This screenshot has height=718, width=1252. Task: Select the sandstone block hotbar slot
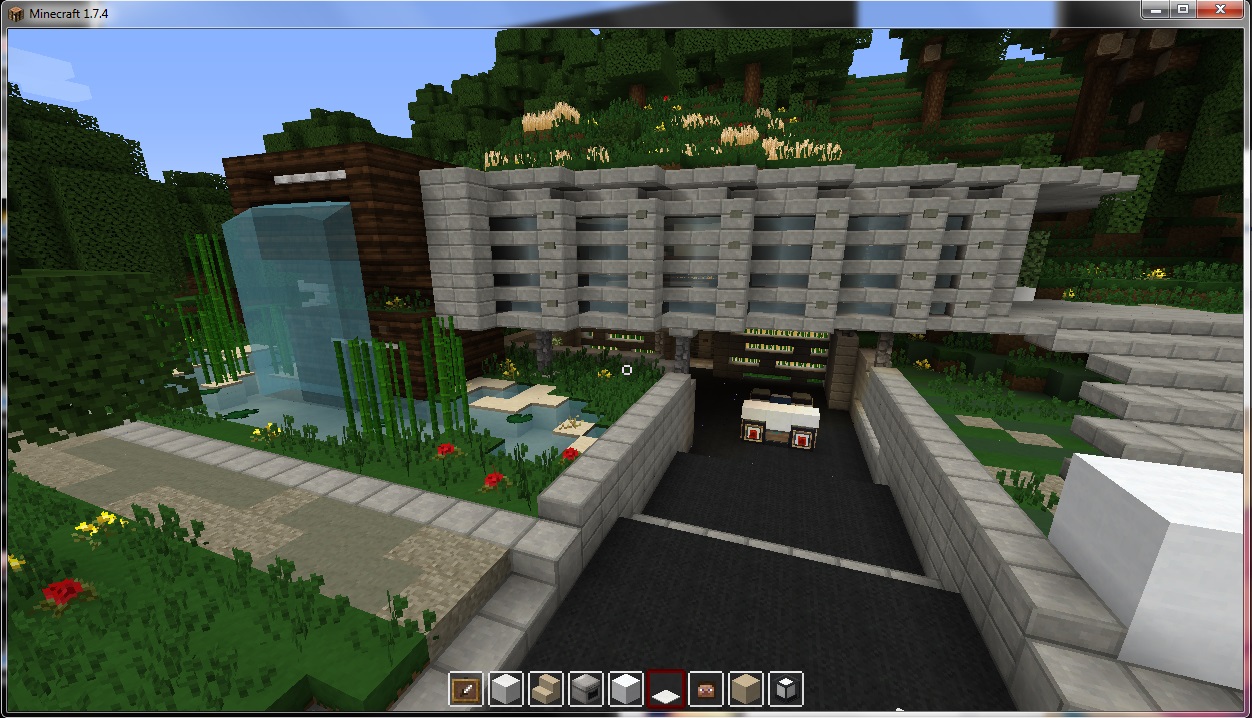[746, 689]
